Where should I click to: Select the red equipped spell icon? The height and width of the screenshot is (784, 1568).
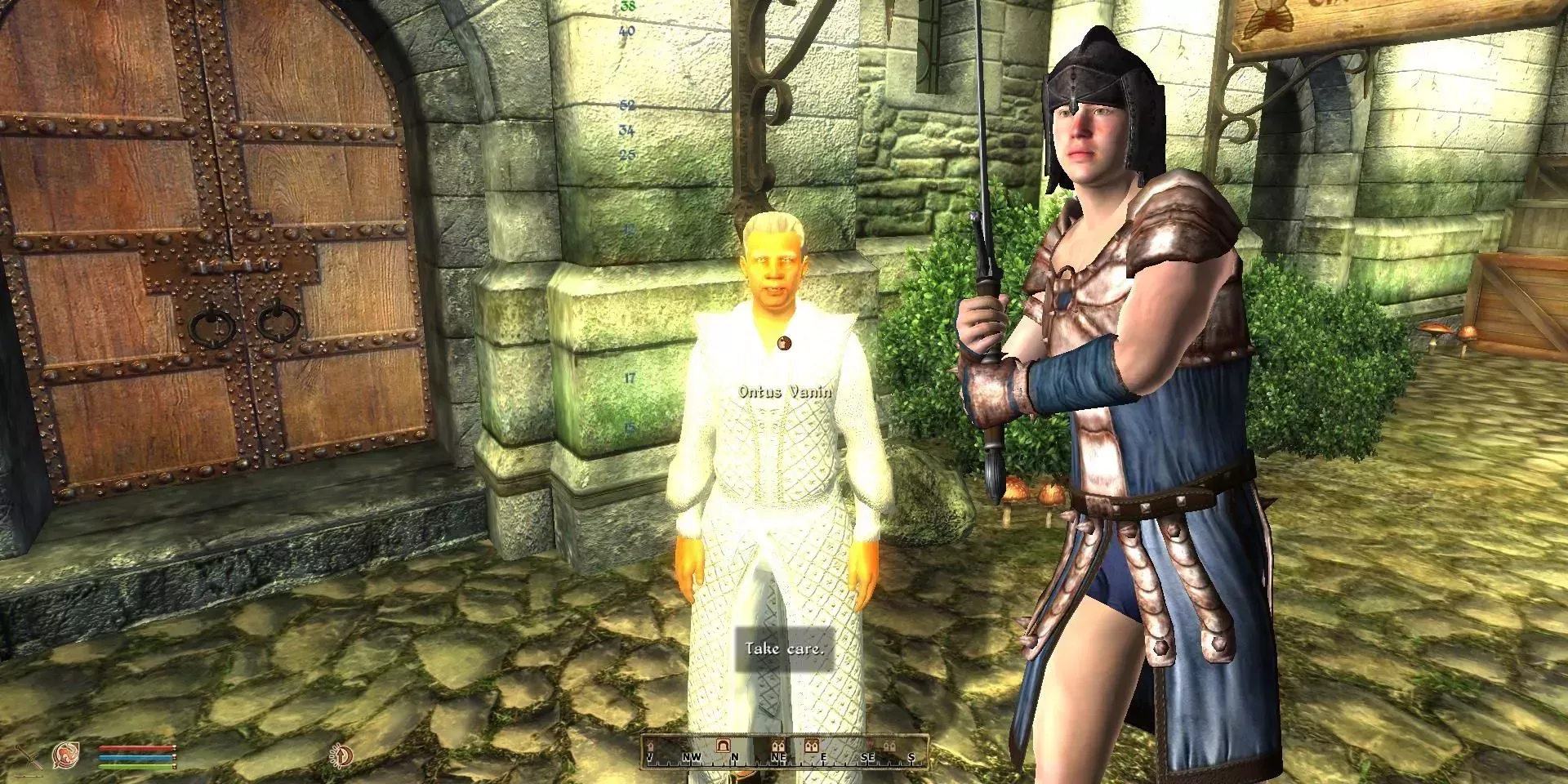click(66, 755)
